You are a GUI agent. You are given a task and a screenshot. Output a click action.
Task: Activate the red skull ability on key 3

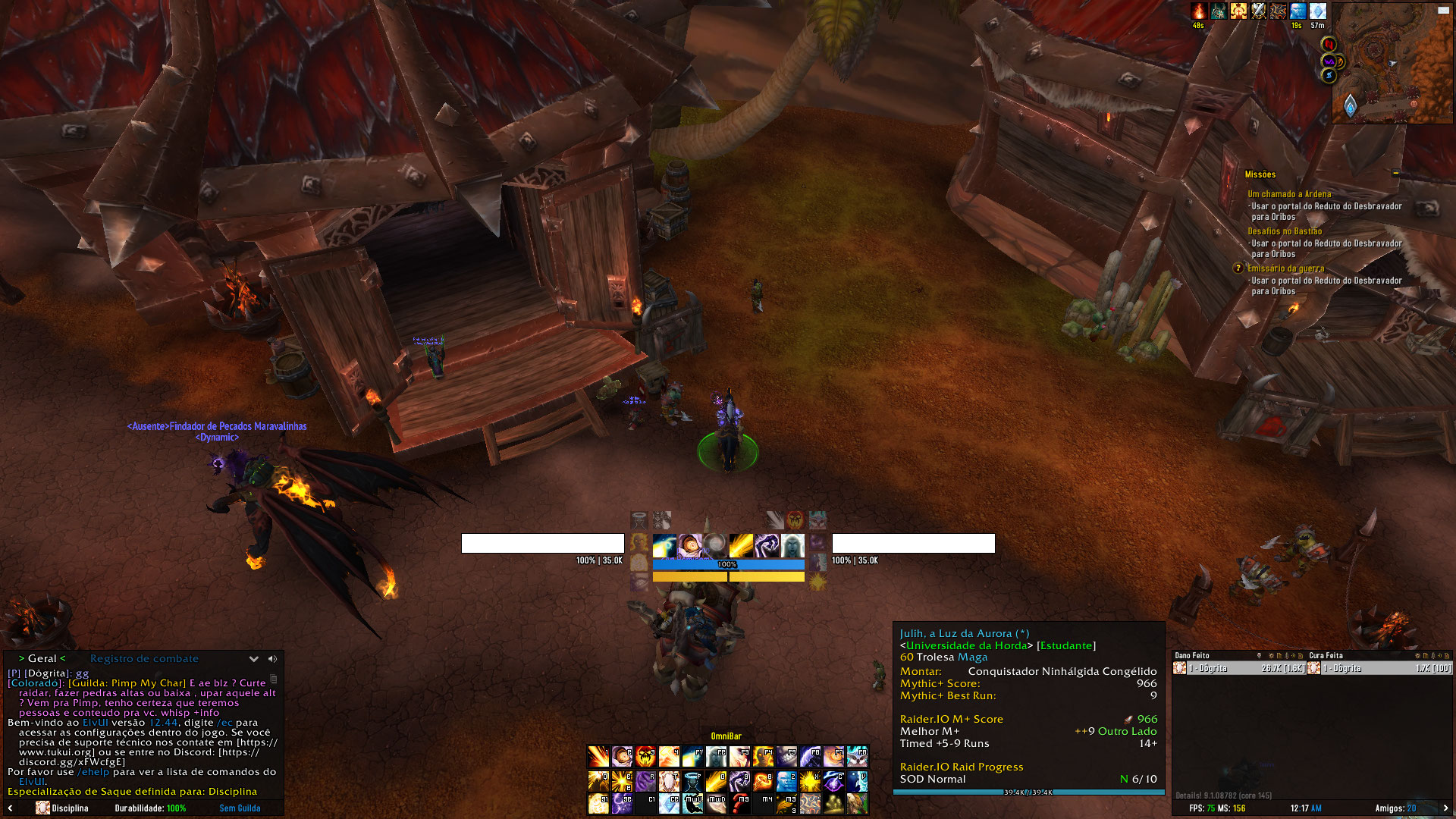[645, 757]
